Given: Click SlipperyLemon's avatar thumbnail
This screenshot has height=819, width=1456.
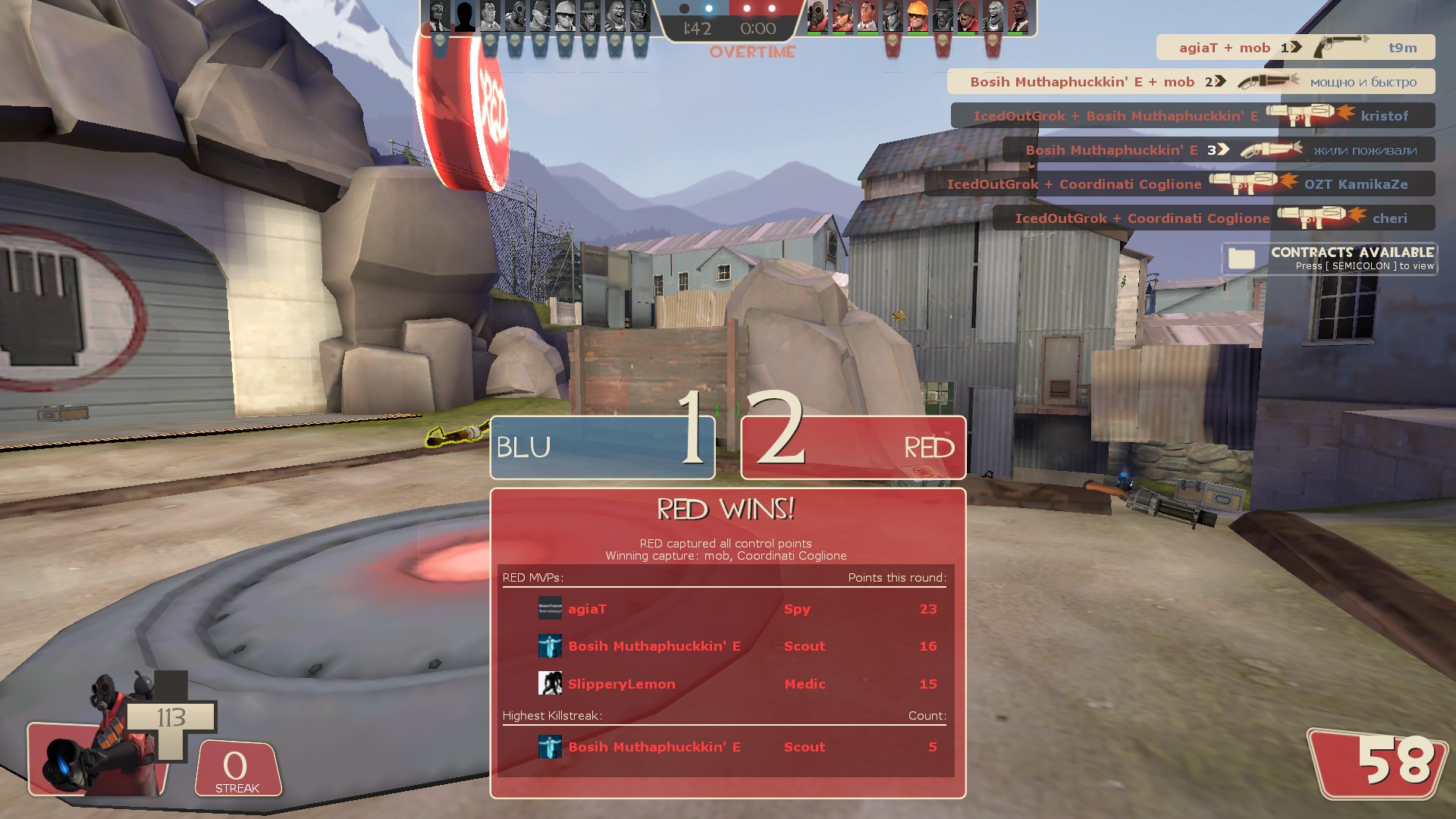Looking at the screenshot, I should [x=550, y=683].
